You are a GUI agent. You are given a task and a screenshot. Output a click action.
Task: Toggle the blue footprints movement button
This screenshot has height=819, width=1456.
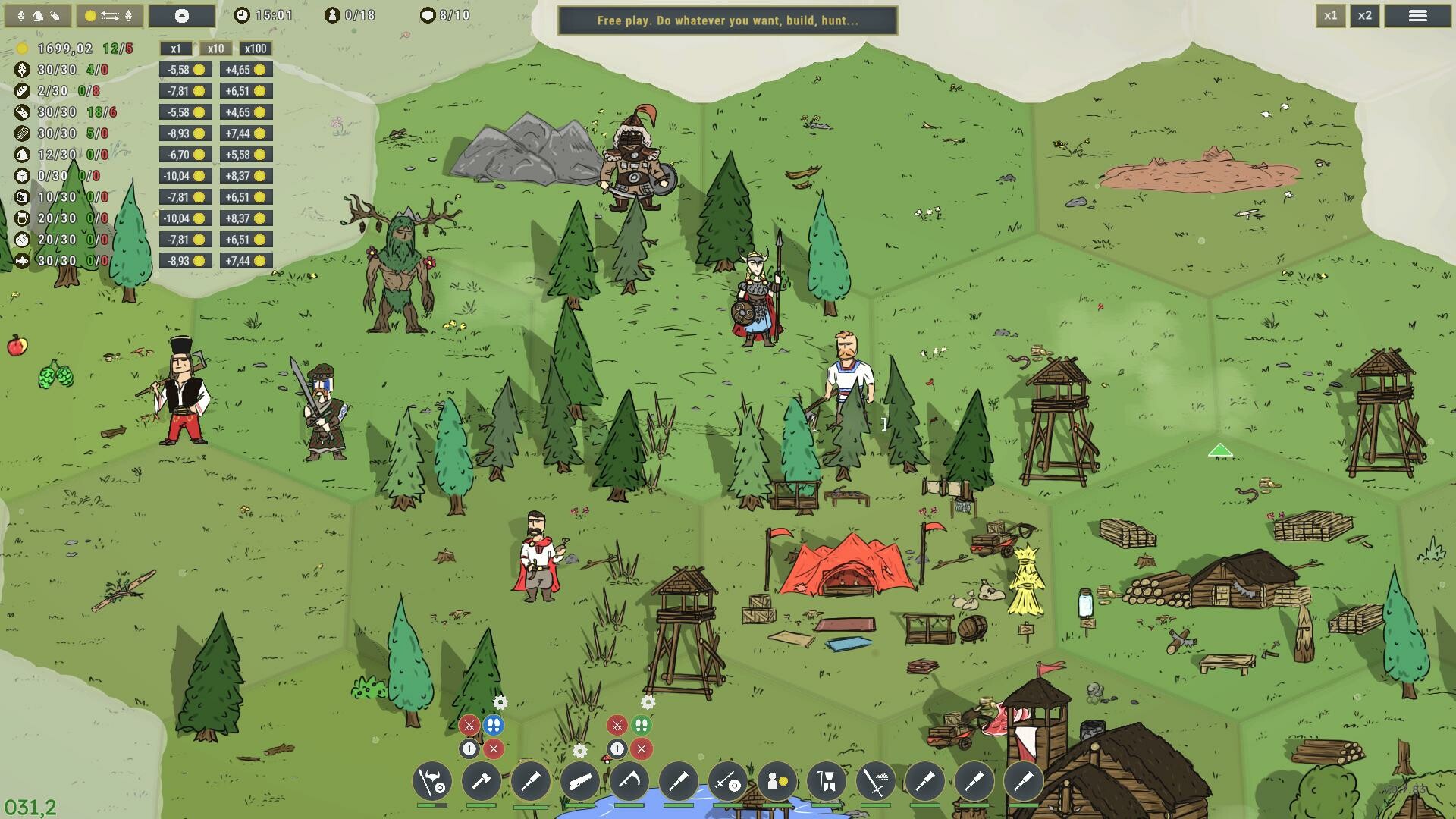(x=494, y=726)
